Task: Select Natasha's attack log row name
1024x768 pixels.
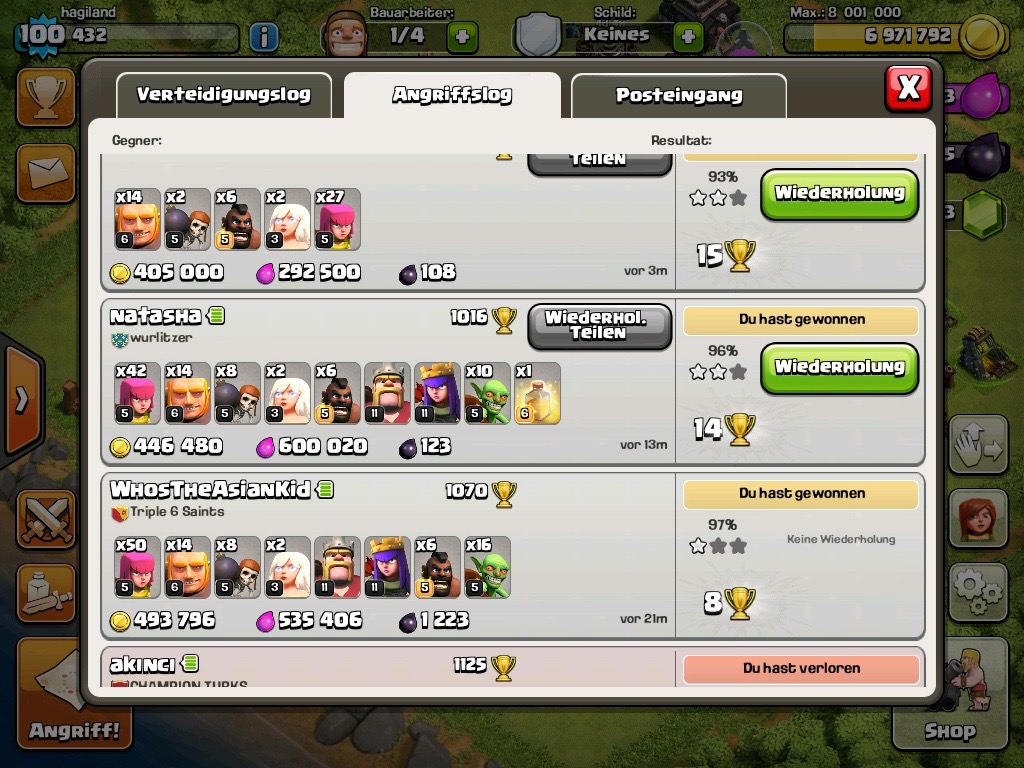Action: pos(155,316)
